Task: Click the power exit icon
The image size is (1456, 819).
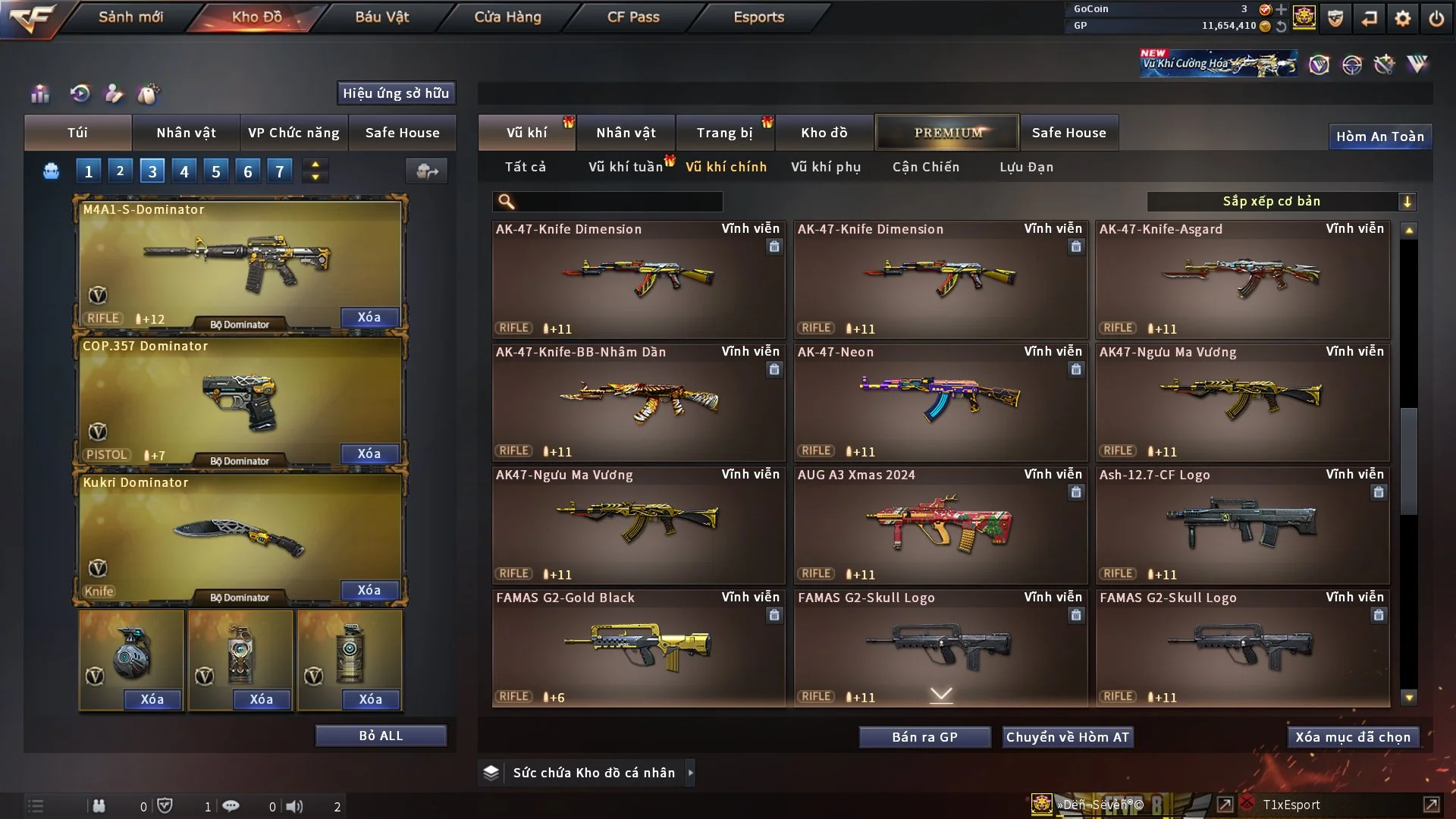Action: (1436, 18)
